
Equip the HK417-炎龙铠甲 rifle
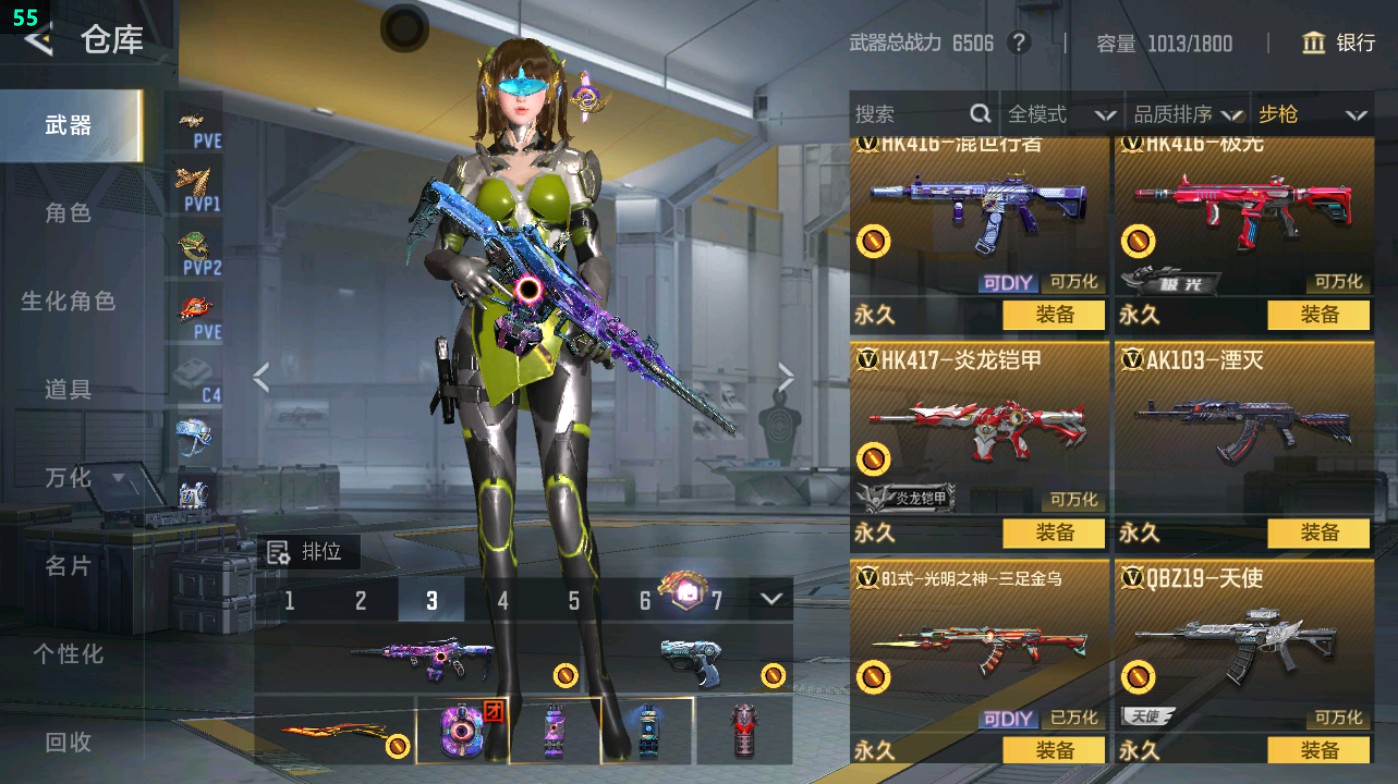(1054, 533)
